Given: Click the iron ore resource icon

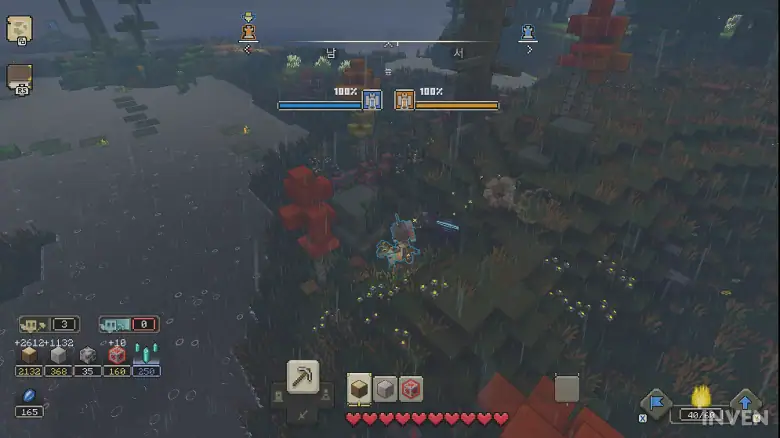Looking at the screenshot, I should 88,355.
